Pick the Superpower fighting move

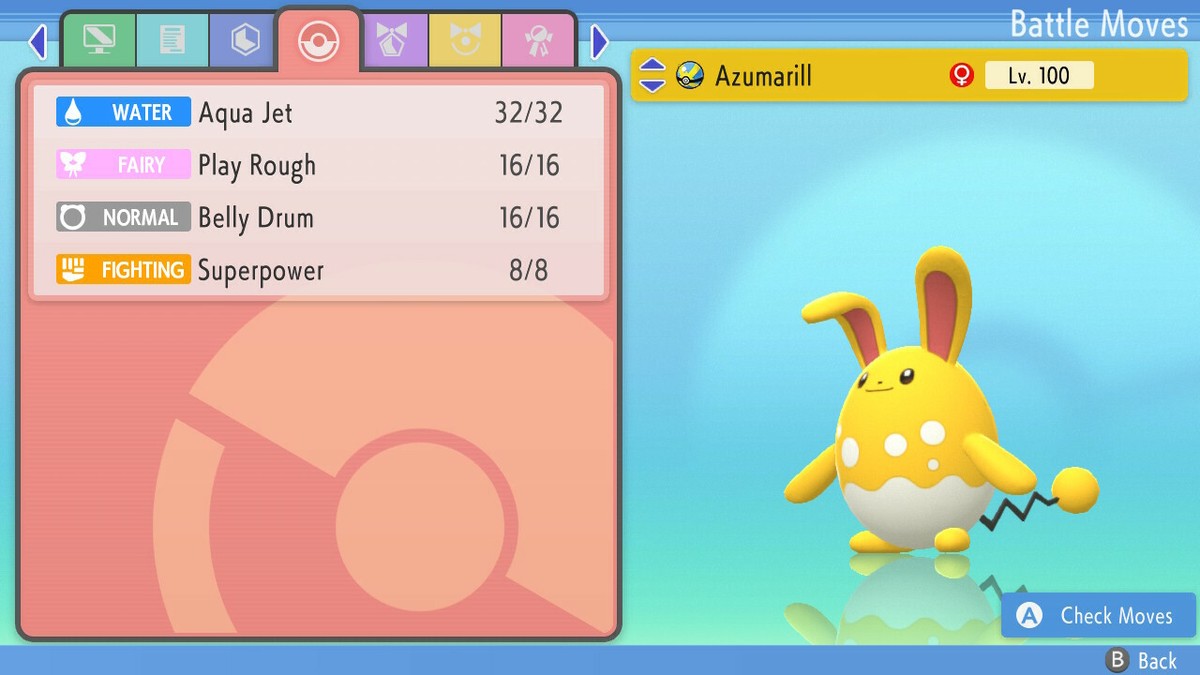(318, 270)
